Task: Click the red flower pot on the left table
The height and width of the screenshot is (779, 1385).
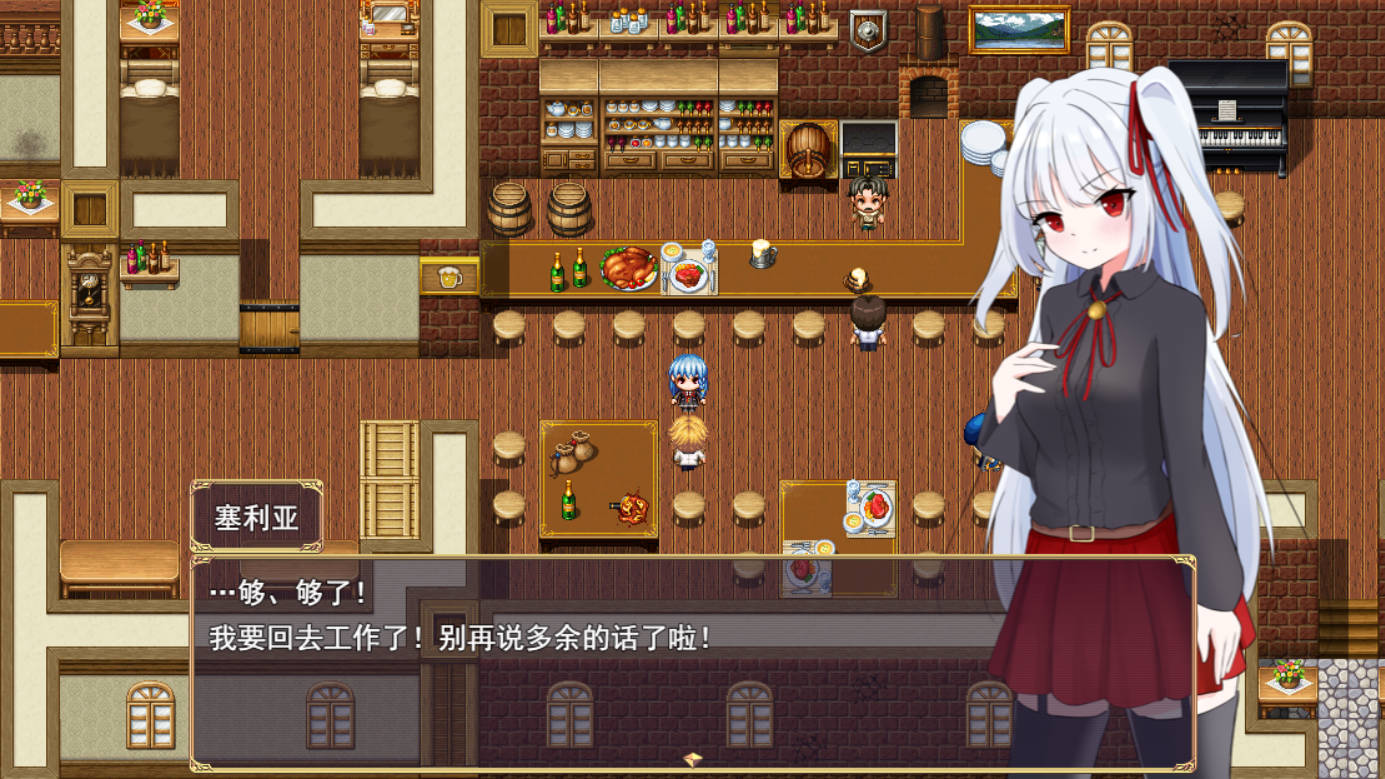Action: coord(30,190)
